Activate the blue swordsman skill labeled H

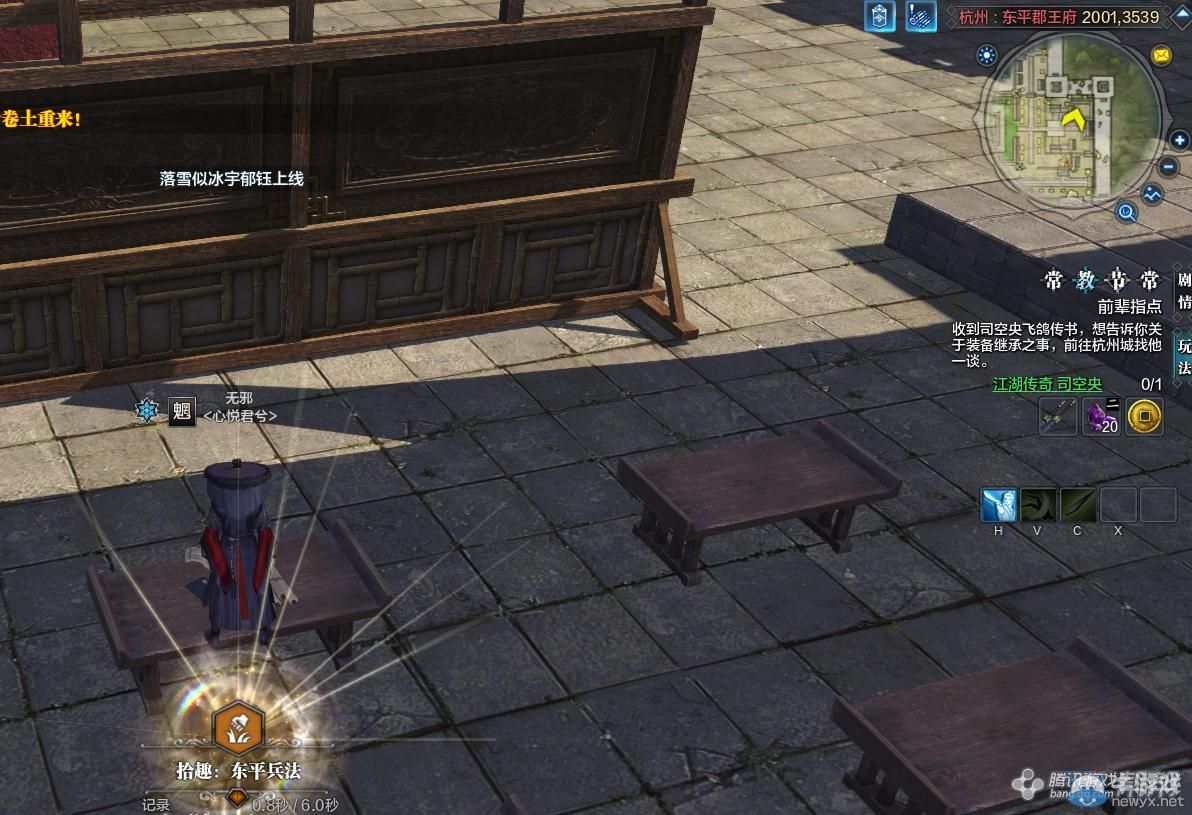point(998,505)
